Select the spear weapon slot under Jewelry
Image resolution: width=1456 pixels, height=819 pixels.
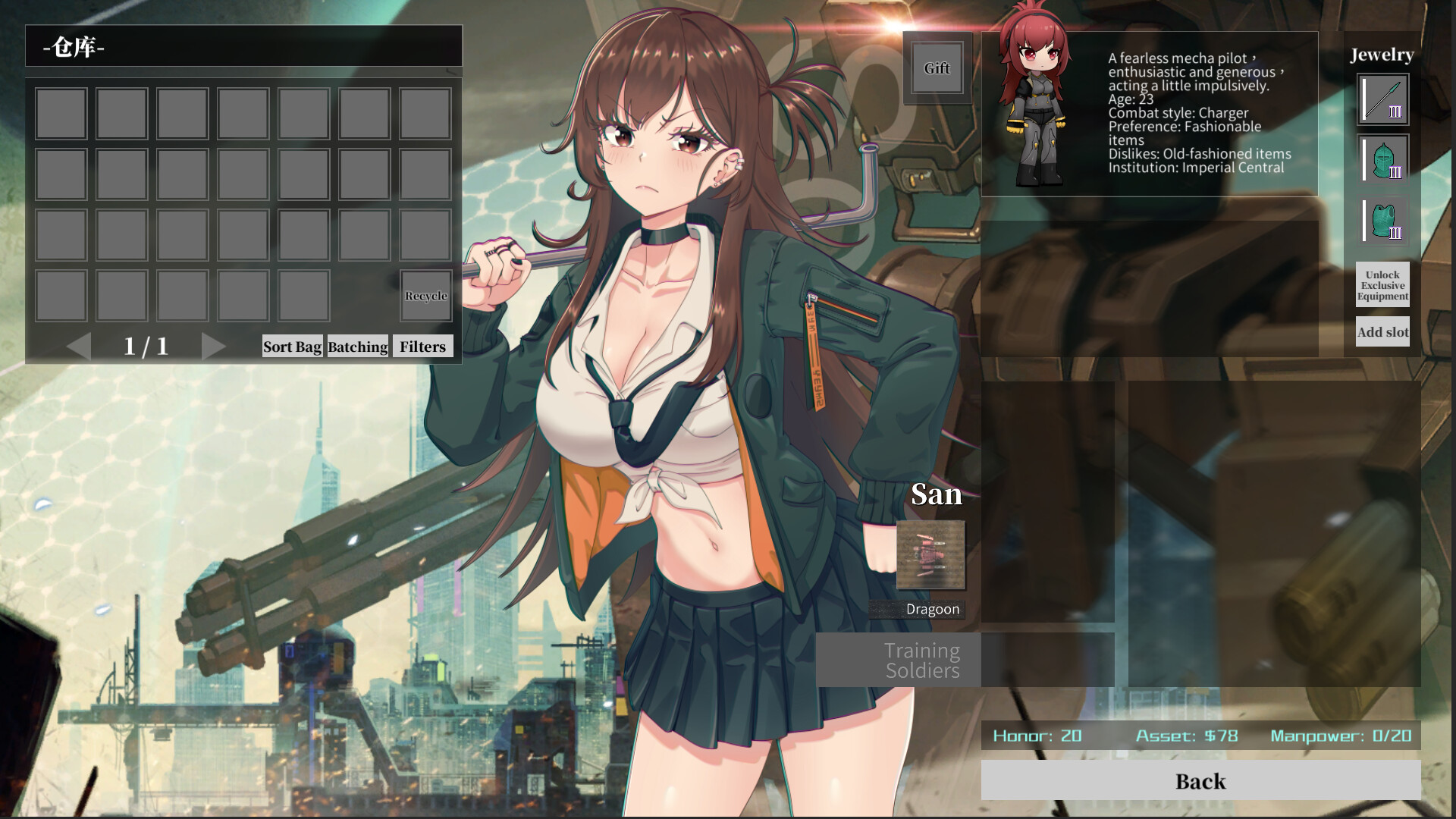(1382, 99)
